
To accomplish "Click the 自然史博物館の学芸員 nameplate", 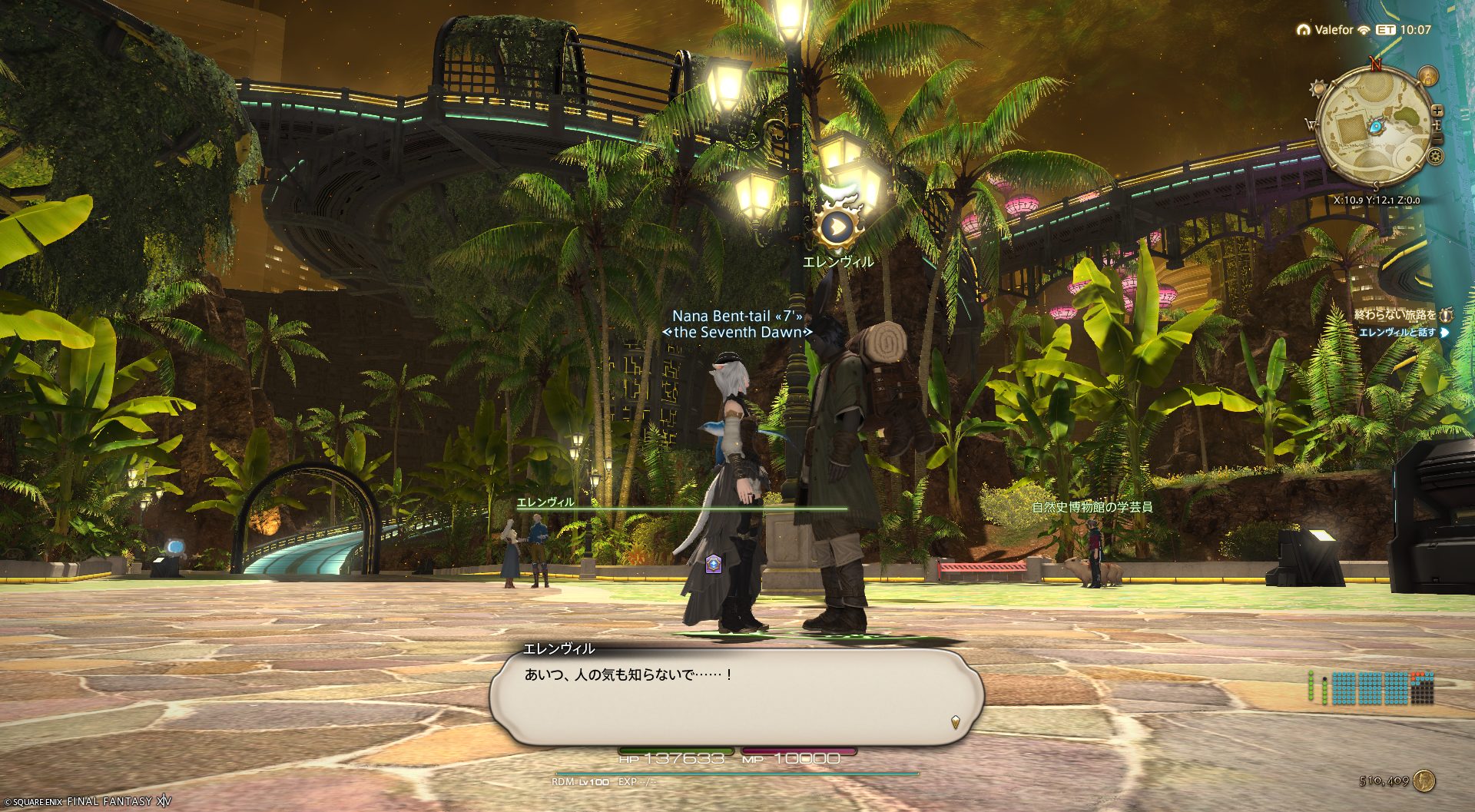I will coord(1092,507).
